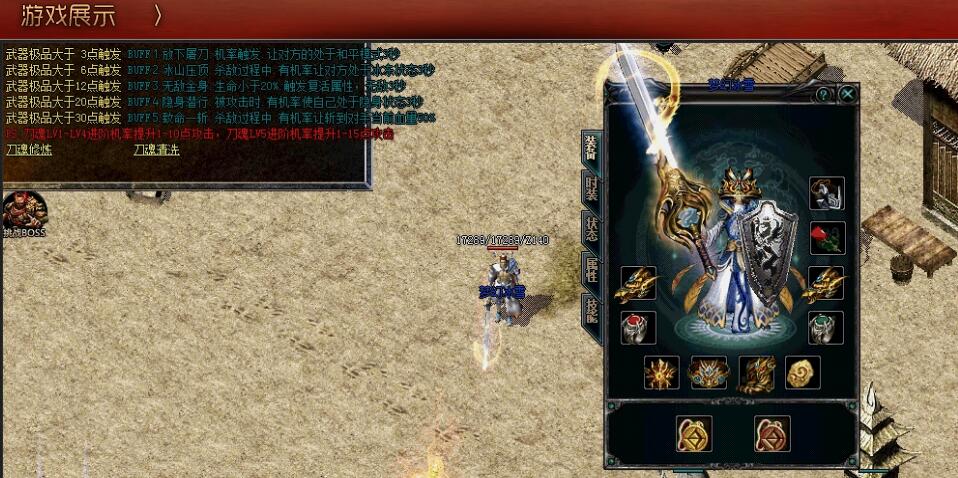Click the question mark help button

[823, 94]
